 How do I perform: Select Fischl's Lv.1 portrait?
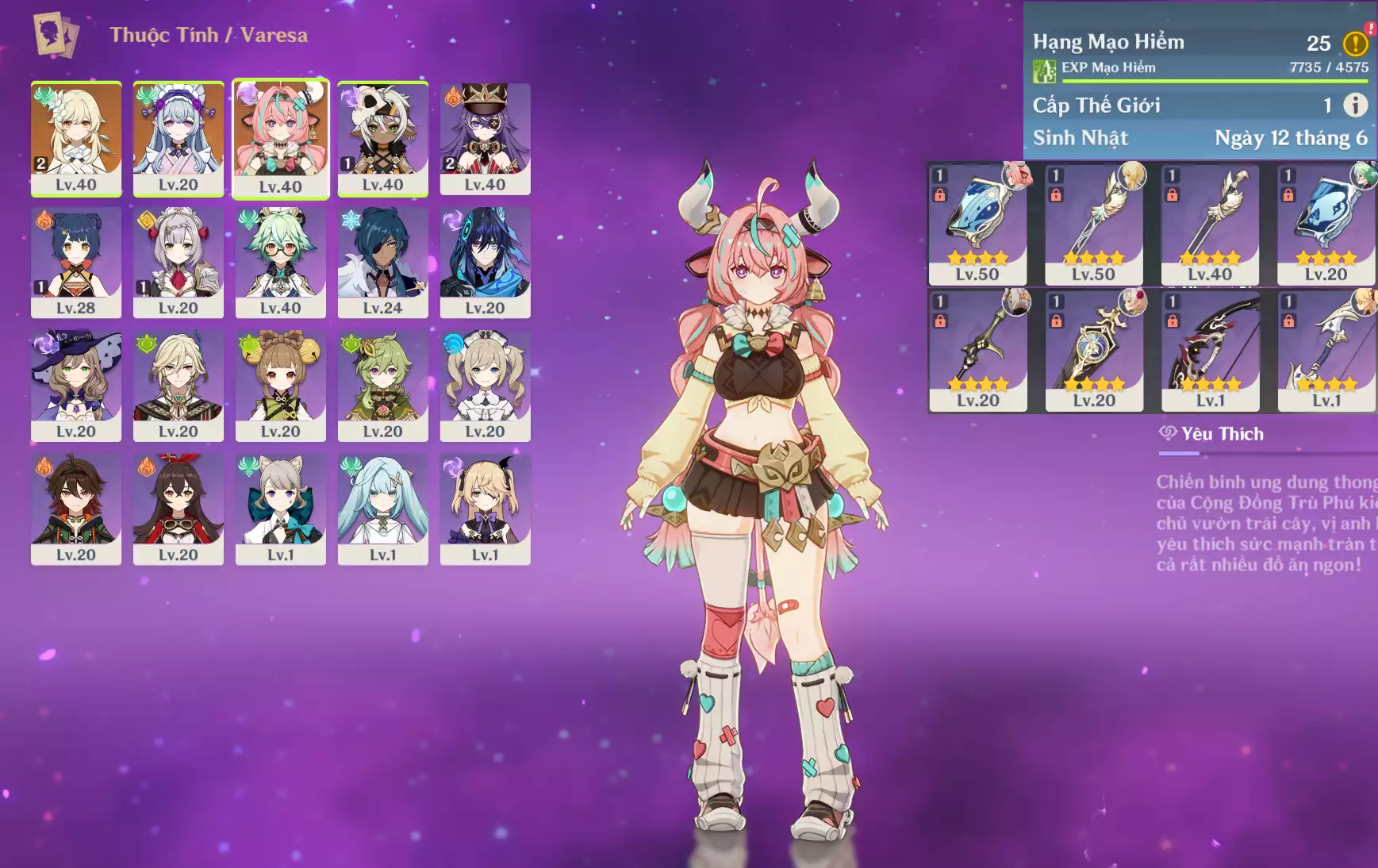click(x=485, y=508)
